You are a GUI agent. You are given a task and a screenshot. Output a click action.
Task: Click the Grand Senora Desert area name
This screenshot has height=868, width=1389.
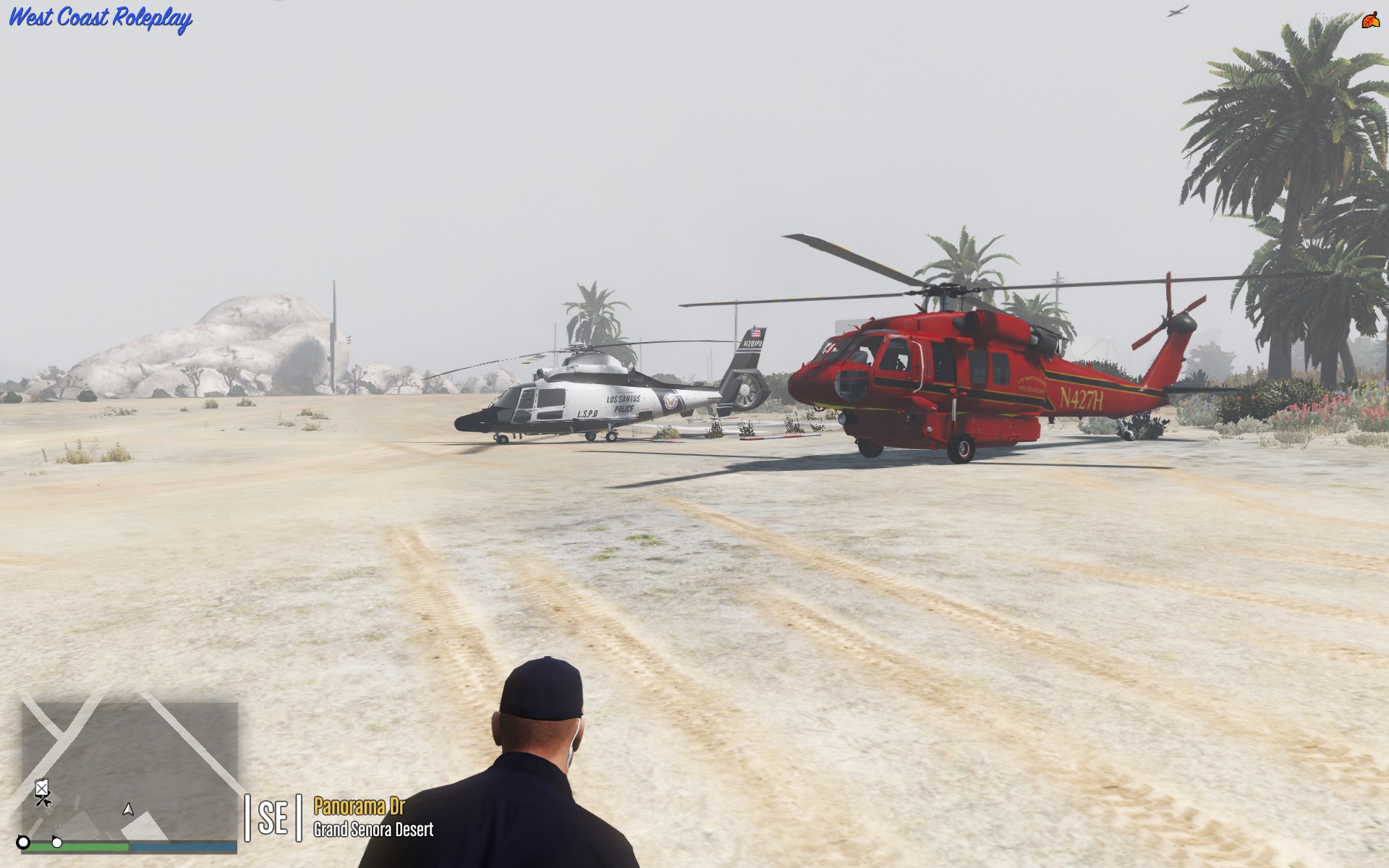(373, 830)
